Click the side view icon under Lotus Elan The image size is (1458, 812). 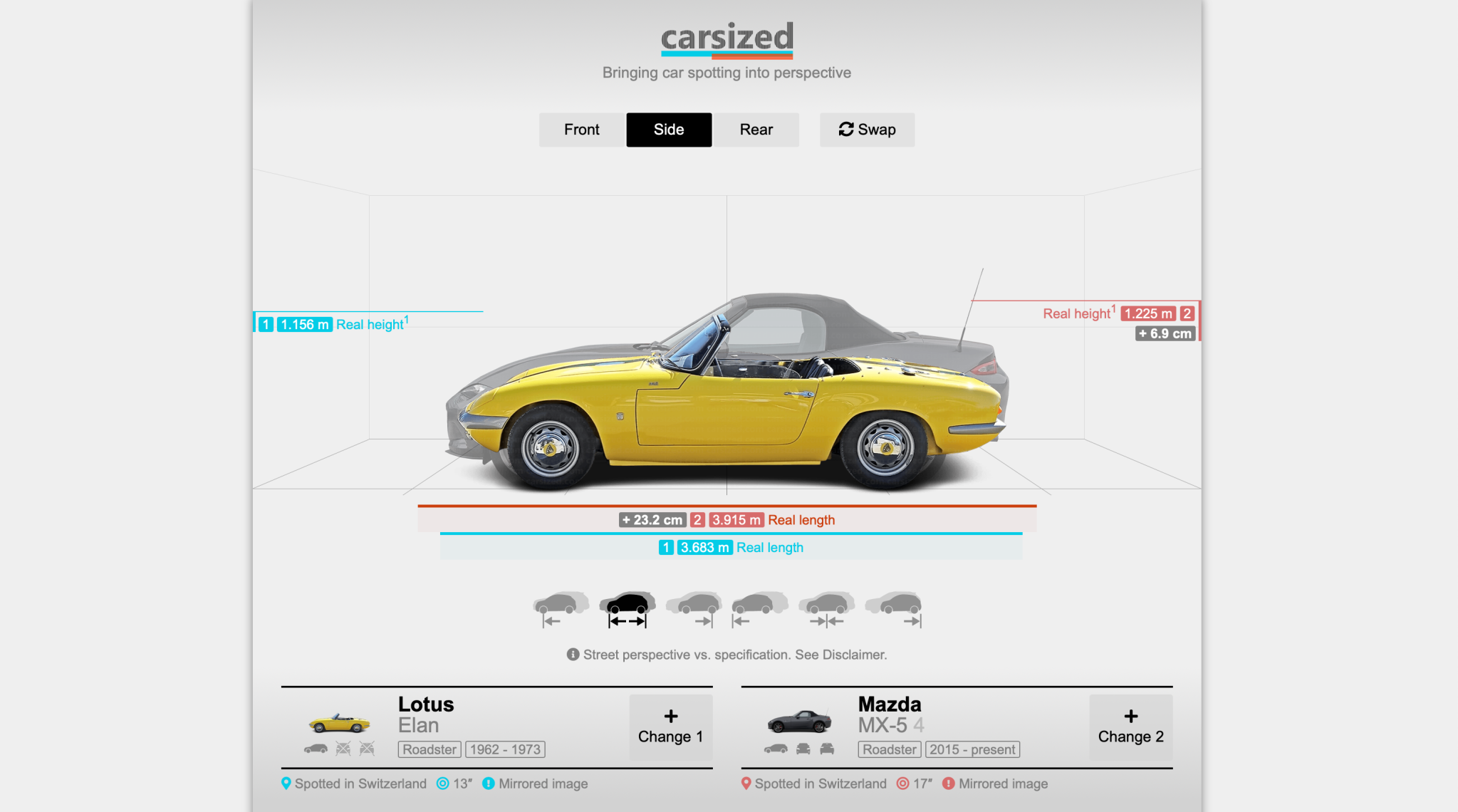316,749
